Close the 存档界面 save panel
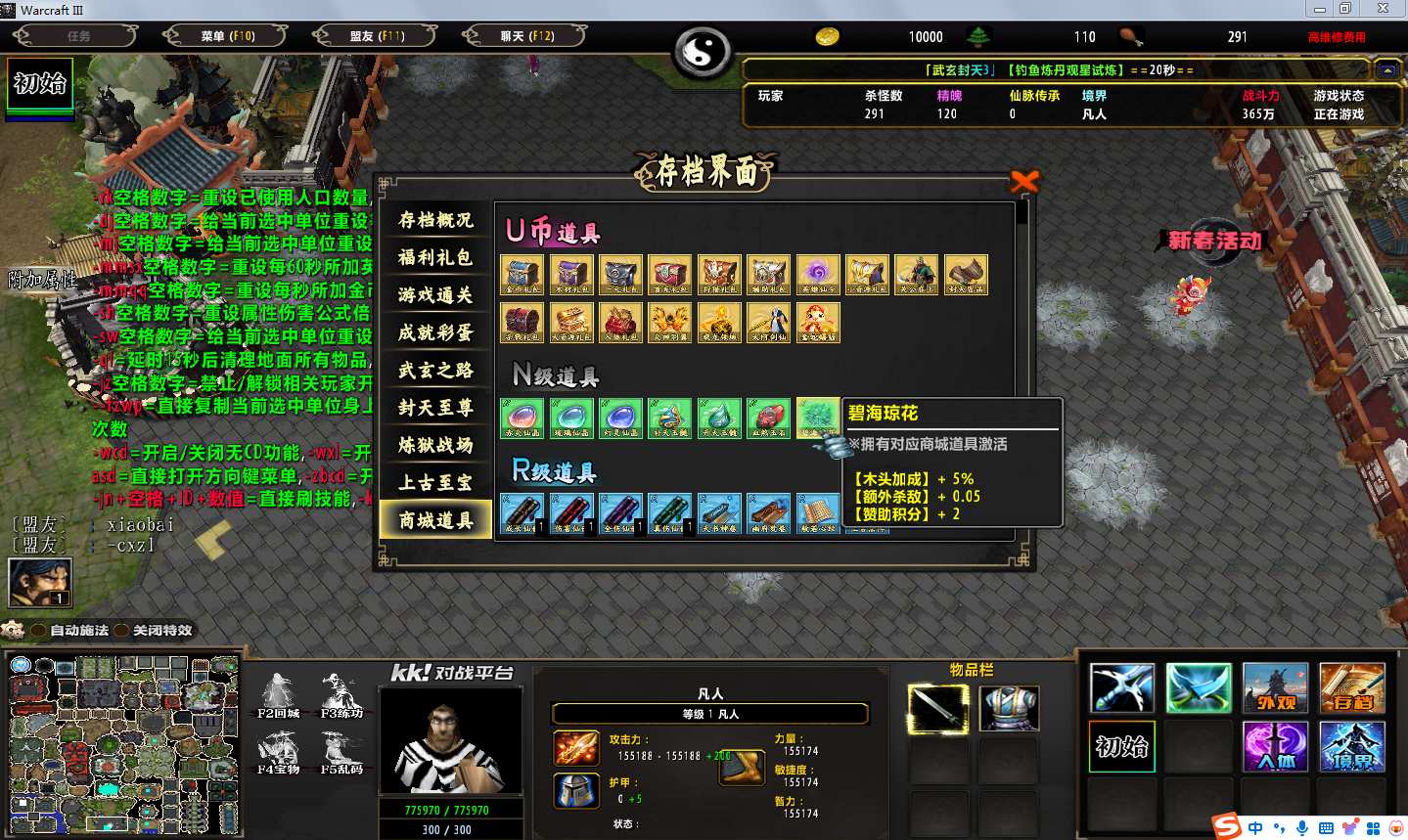 click(1024, 182)
